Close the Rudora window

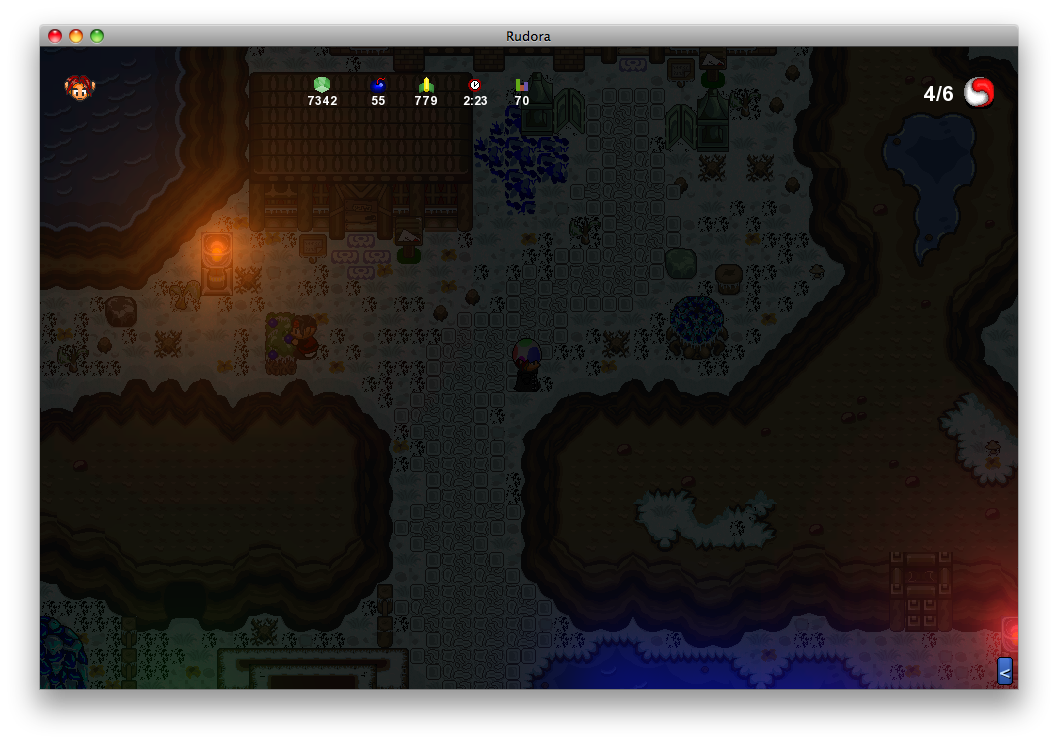pos(55,36)
